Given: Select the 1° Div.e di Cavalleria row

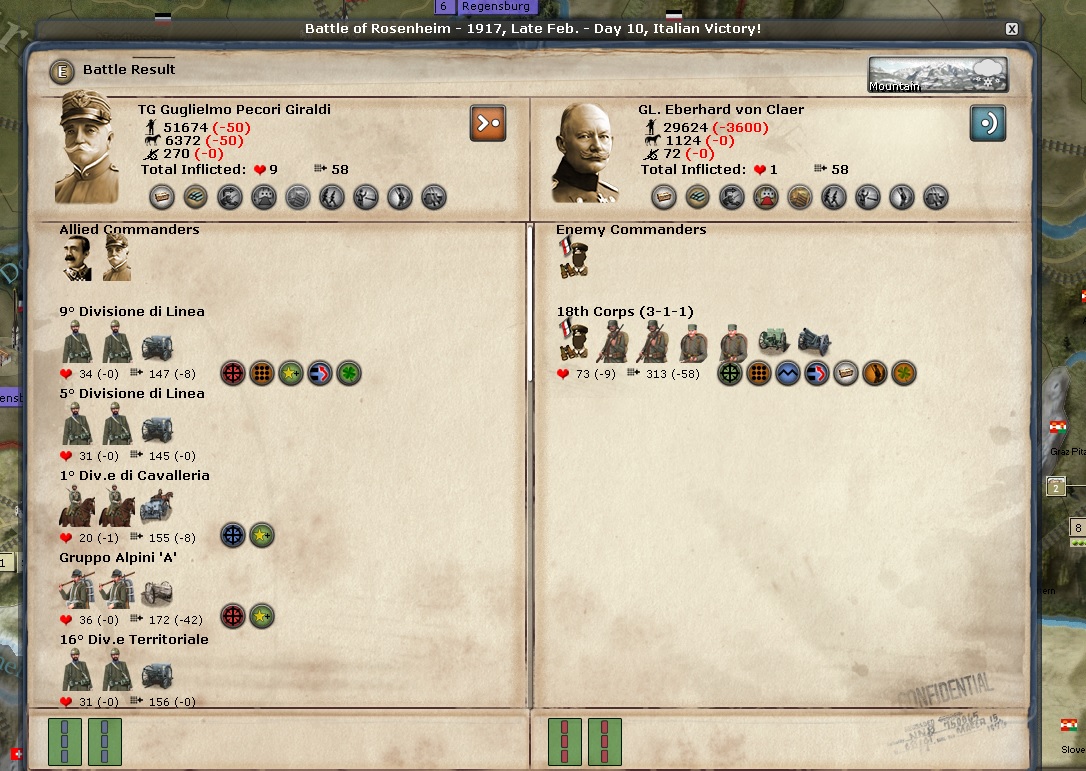Looking at the screenshot, I should click(x=134, y=476).
